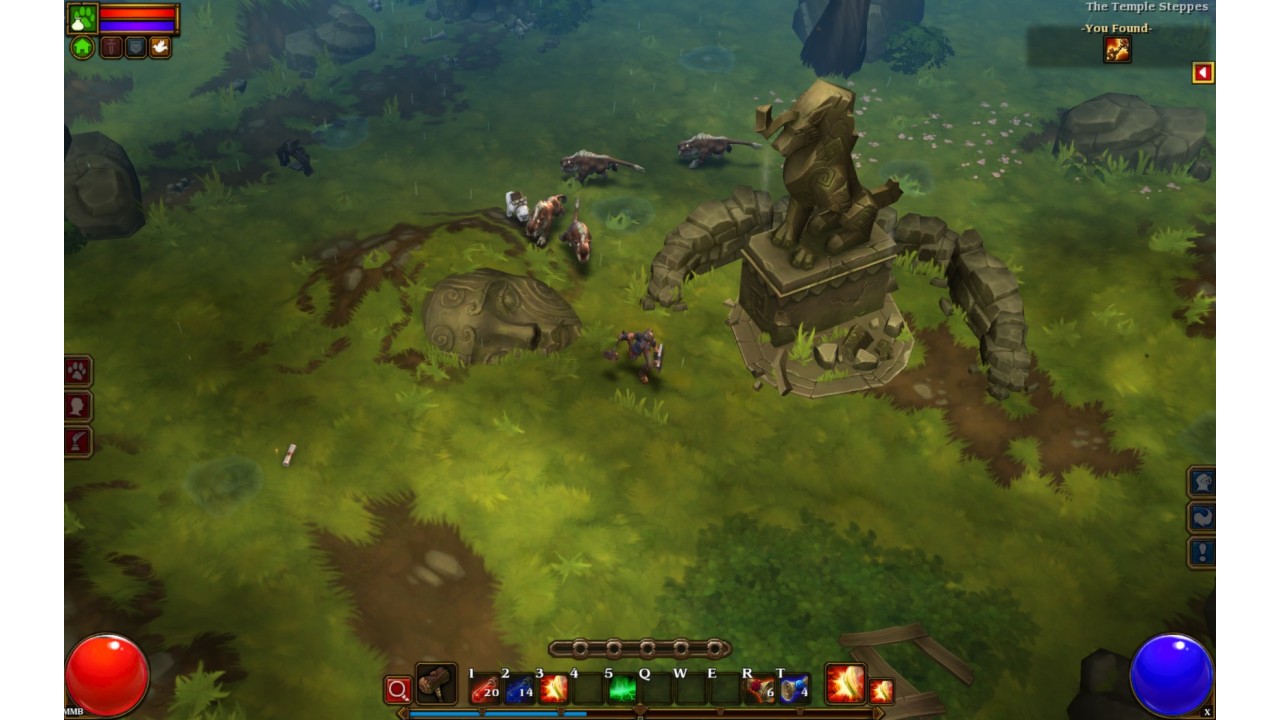Use the blue mana potion in slot 2
This screenshot has width=1280, height=720.
(519, 689)
